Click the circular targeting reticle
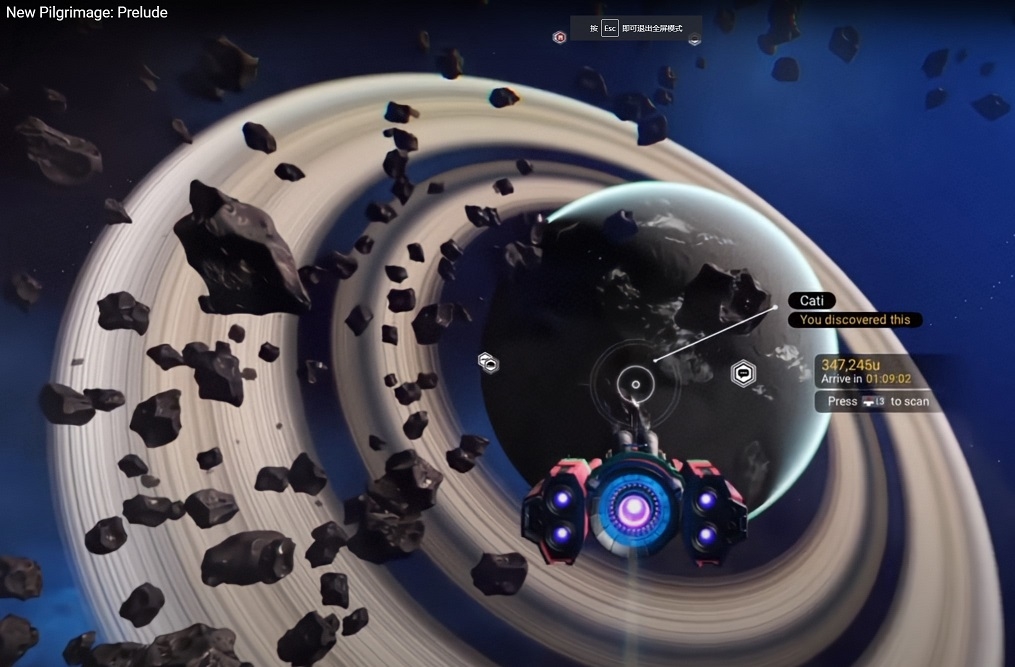Viewport: 1015px width, 667px height. pos(634,382)
